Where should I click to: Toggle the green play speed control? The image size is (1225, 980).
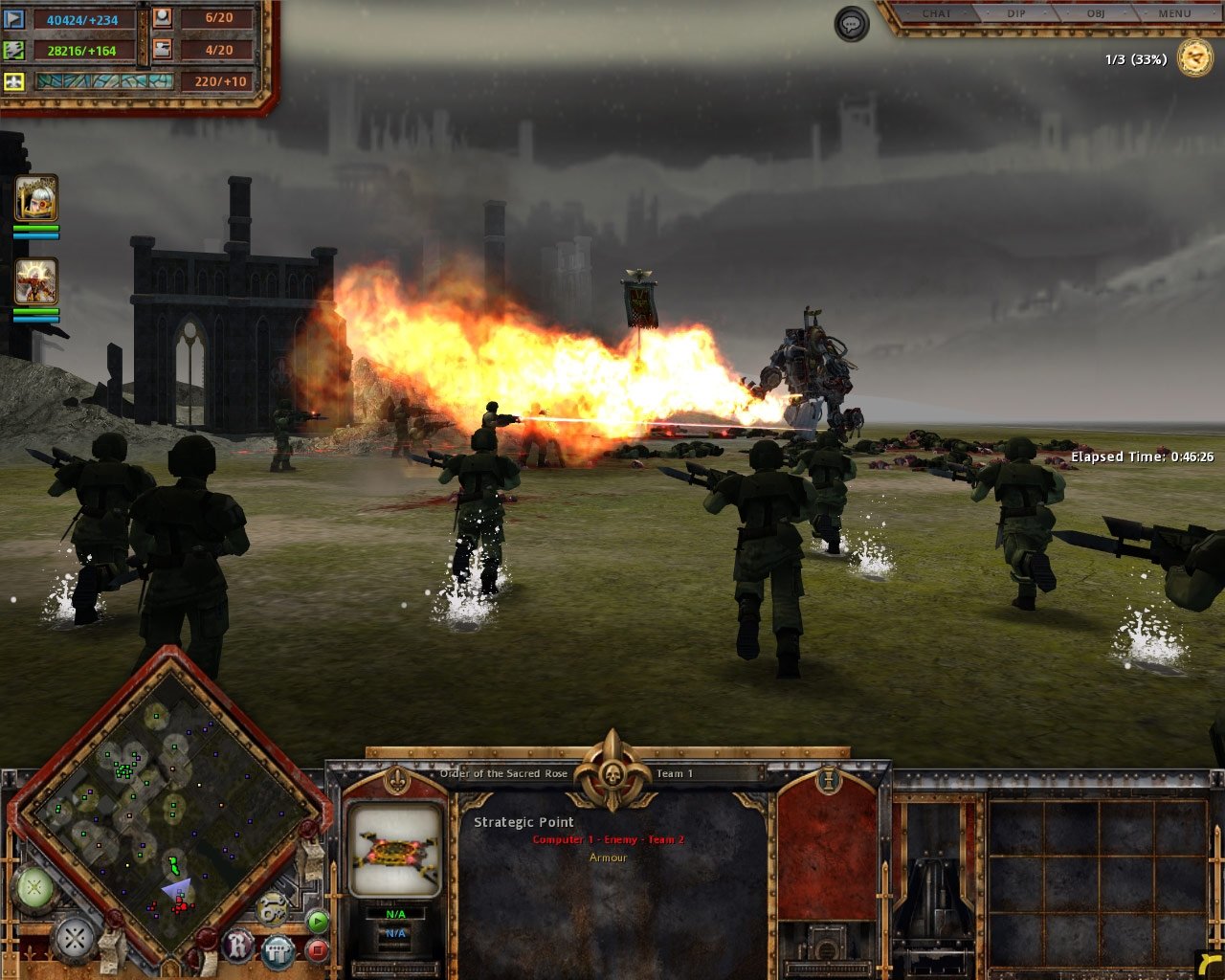pyautogui.click(x=319, y=921)
